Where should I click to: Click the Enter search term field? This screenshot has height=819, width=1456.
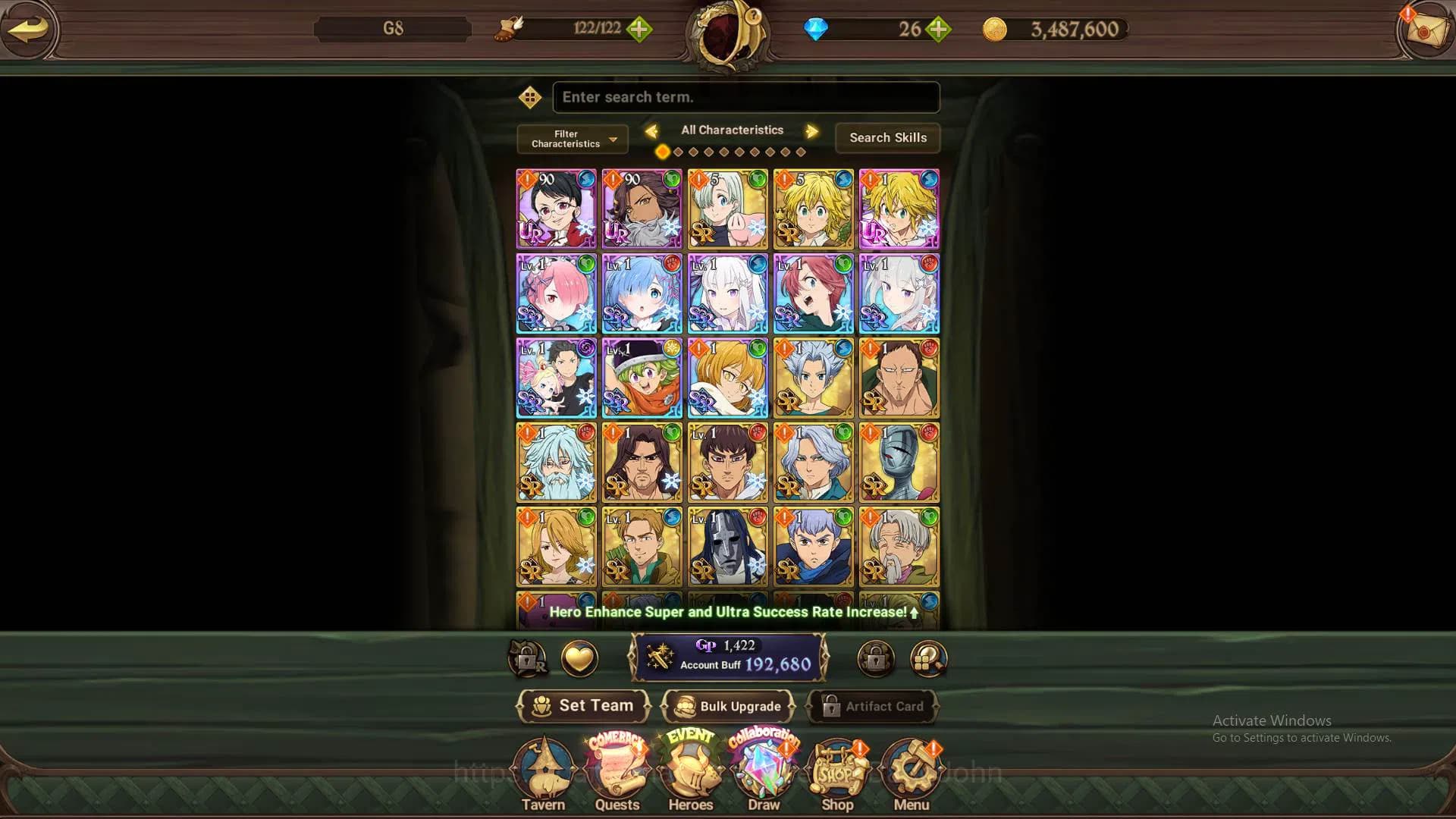[x=745, y=97]
